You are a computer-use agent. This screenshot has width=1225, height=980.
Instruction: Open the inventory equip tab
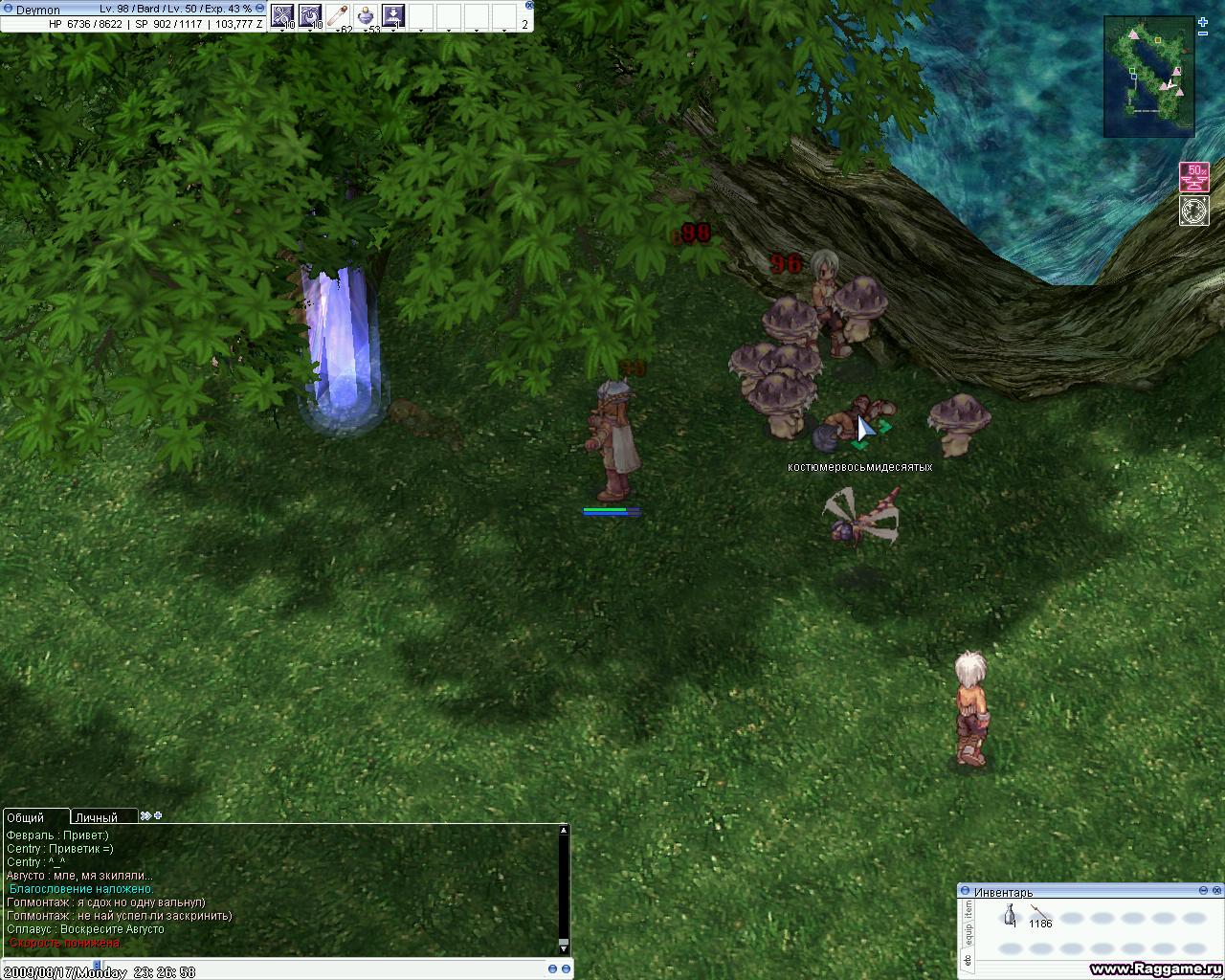point(968,931)
